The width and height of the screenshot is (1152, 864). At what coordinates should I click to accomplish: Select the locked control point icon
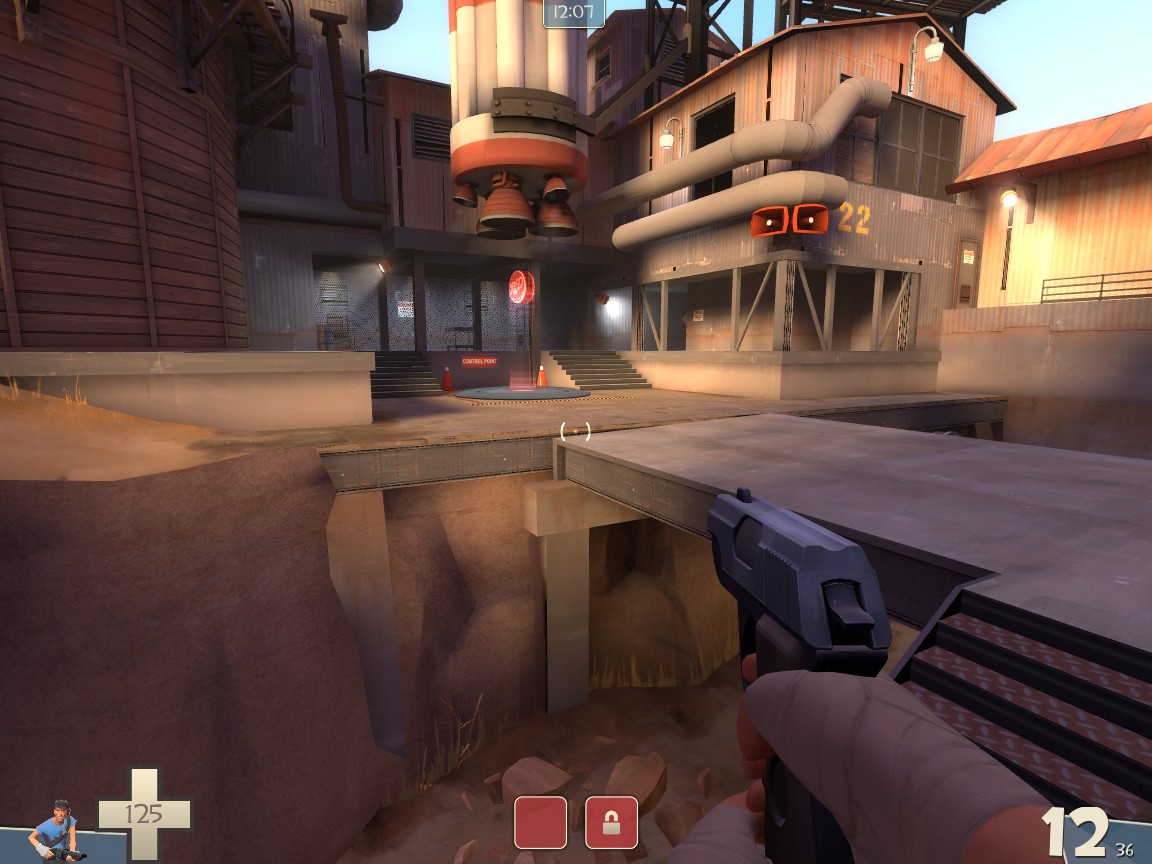pos(611,822)
